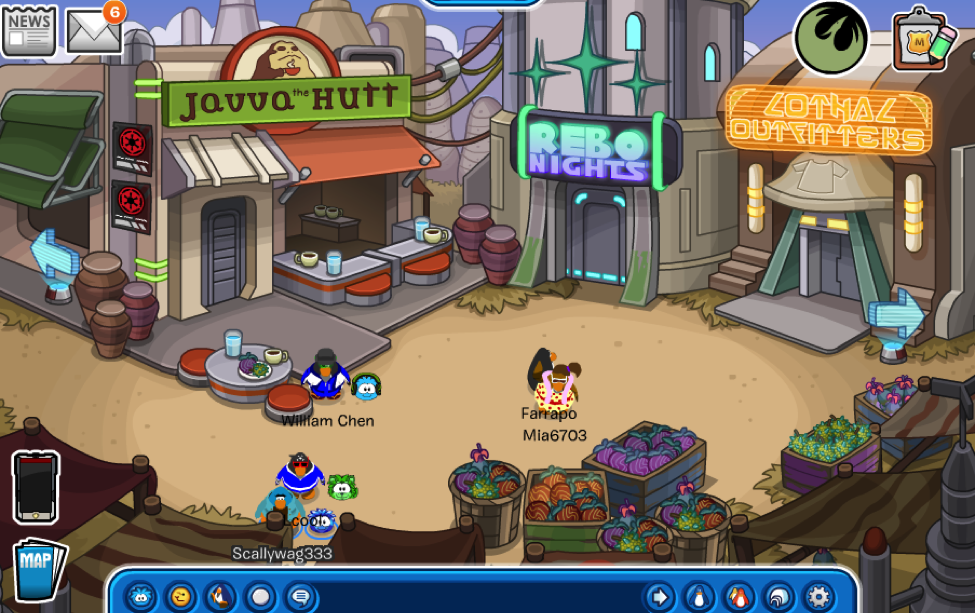Go to your igloo
Screen dimensions: 975x614
pyautogui.click(x=779, y=597)
